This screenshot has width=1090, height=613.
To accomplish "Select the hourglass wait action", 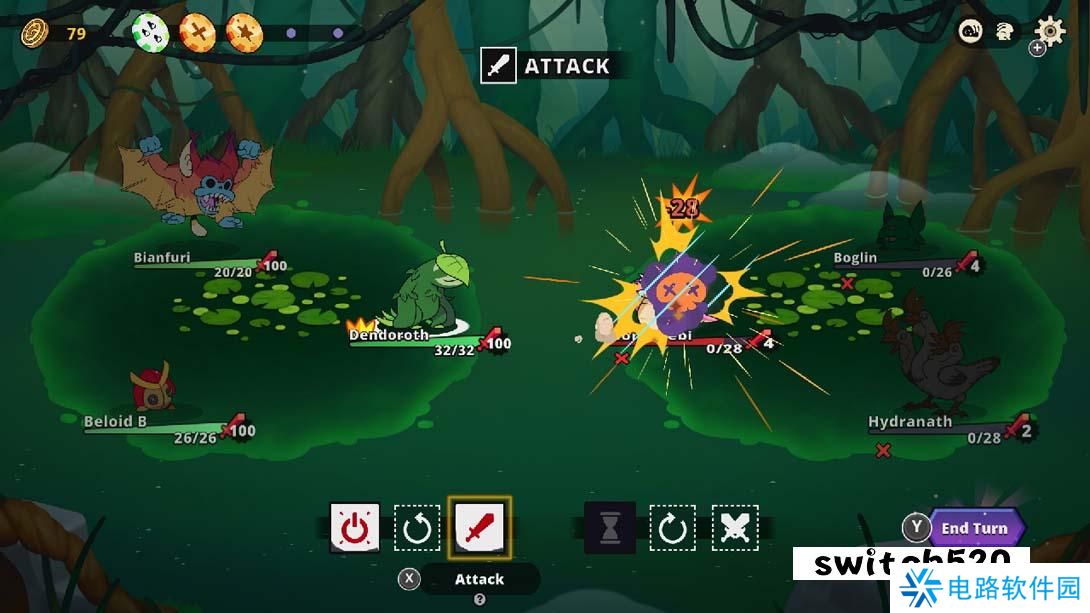I will pyautogui.click(x=610, y=527).
